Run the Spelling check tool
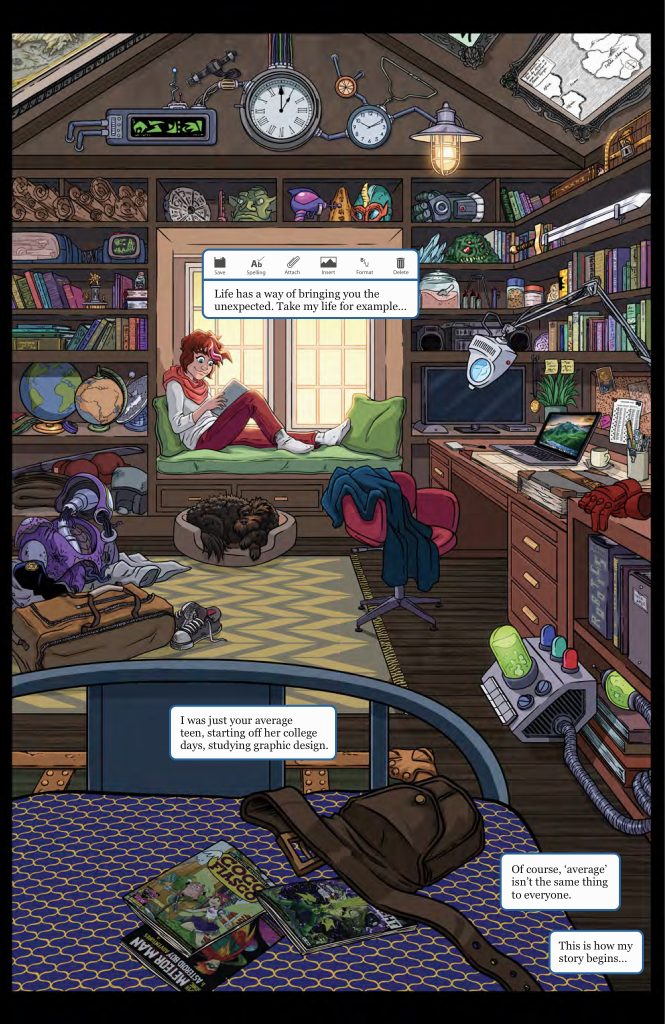Viewport: 665px width, 1024px height. click(x=256, y=264)
